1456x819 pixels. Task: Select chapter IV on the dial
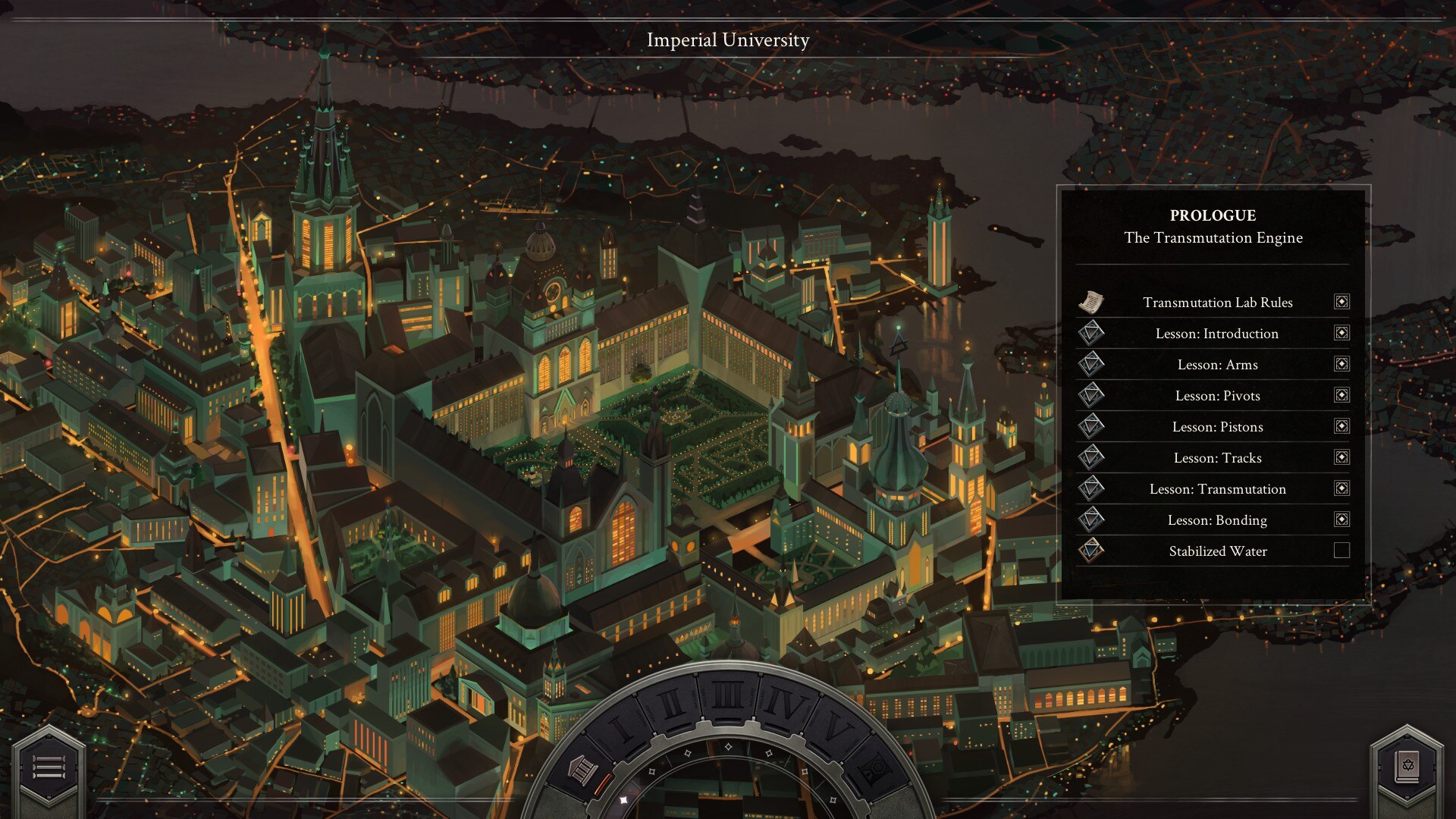tap(785, 705)
